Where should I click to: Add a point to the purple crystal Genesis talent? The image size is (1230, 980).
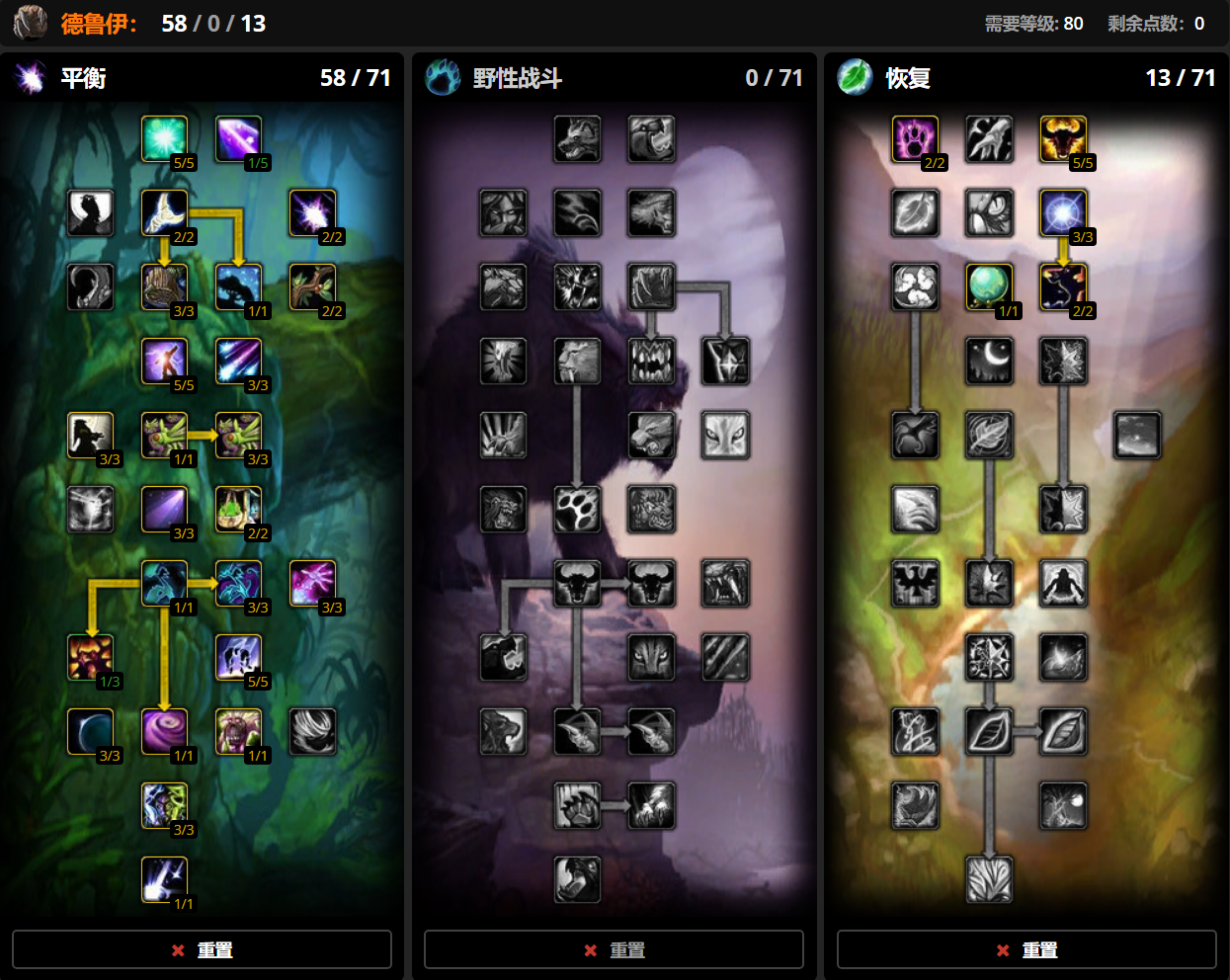coord(238,139)
